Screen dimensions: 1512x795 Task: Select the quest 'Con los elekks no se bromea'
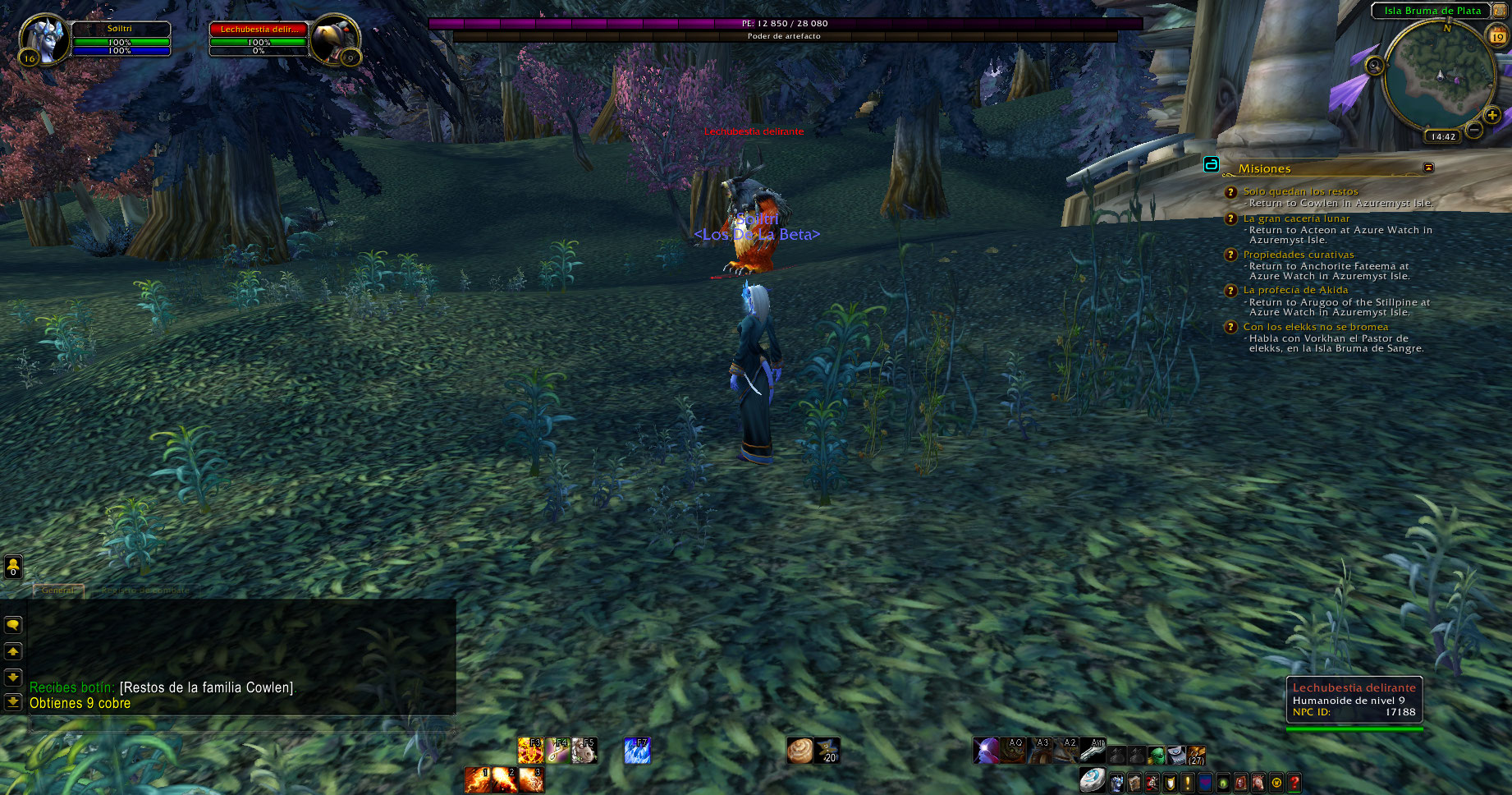pos(1315,327)
